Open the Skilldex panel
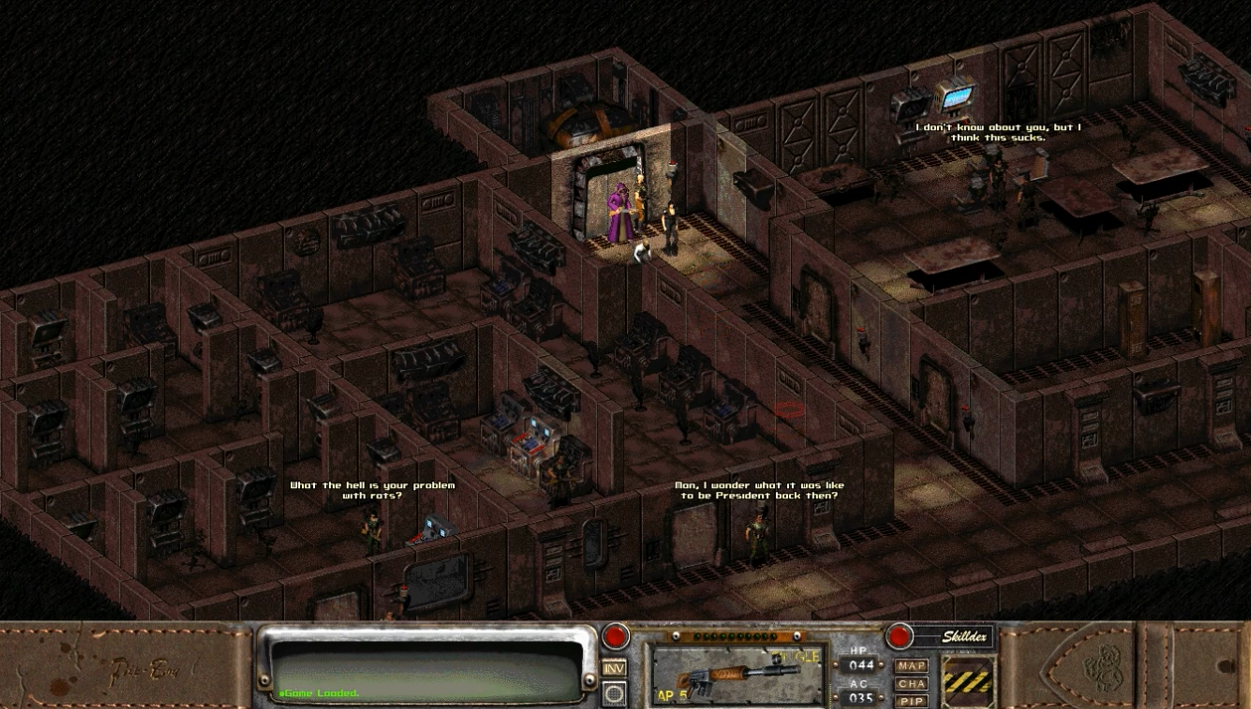This screenshot has height=709, width=1251. (x=962, y=637)
